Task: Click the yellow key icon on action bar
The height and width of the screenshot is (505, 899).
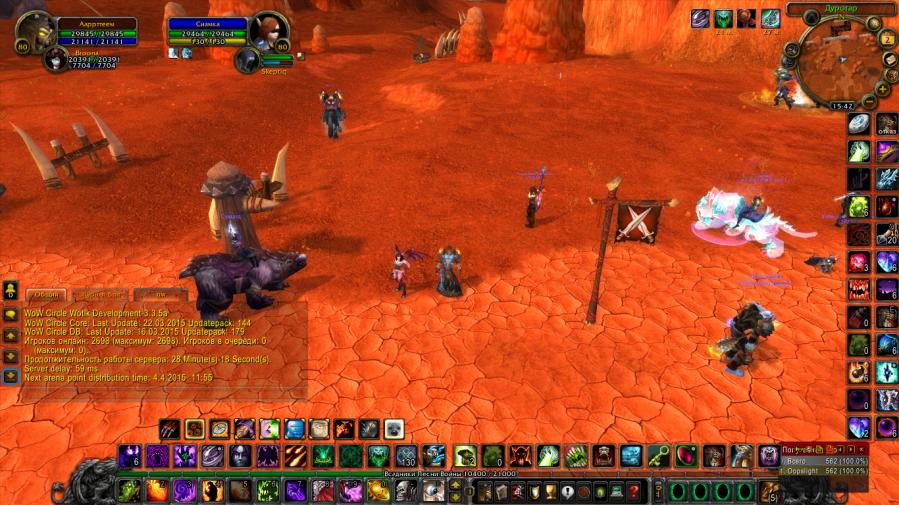Action: [x=659, y=456]
